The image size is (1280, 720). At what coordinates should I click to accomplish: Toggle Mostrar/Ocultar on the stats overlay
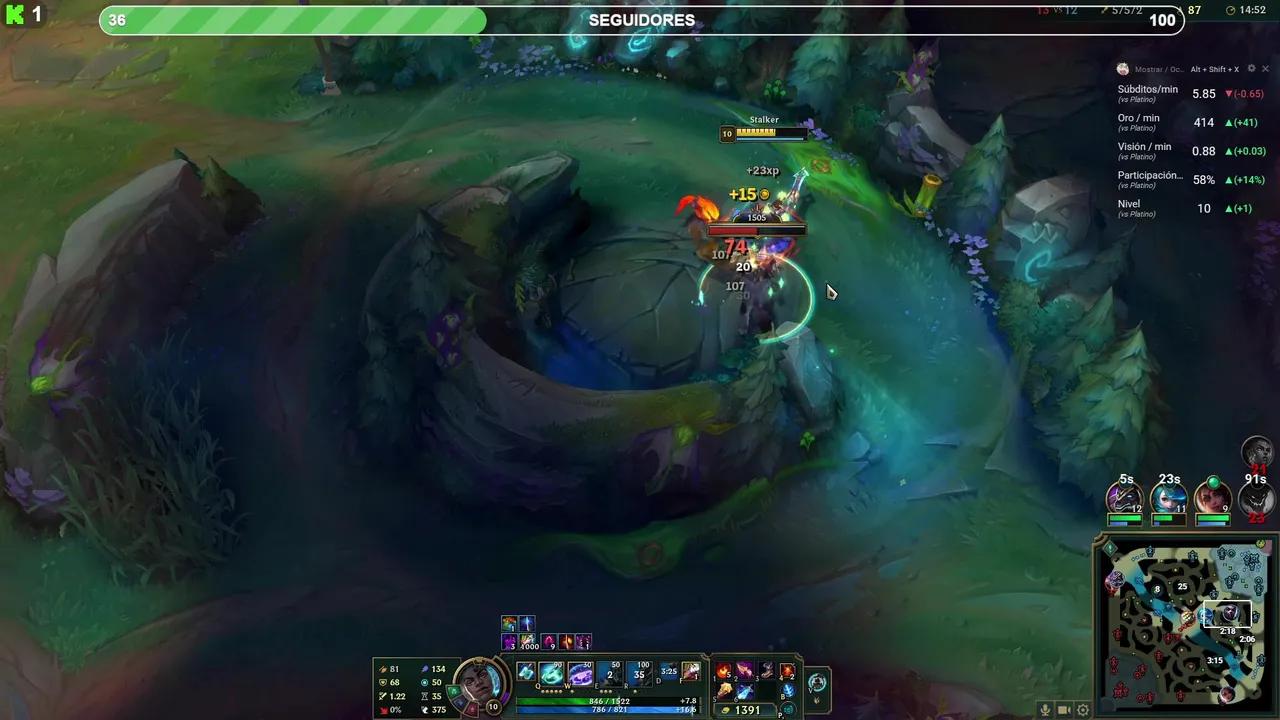pyautogui.click(x=1159, y=69)
